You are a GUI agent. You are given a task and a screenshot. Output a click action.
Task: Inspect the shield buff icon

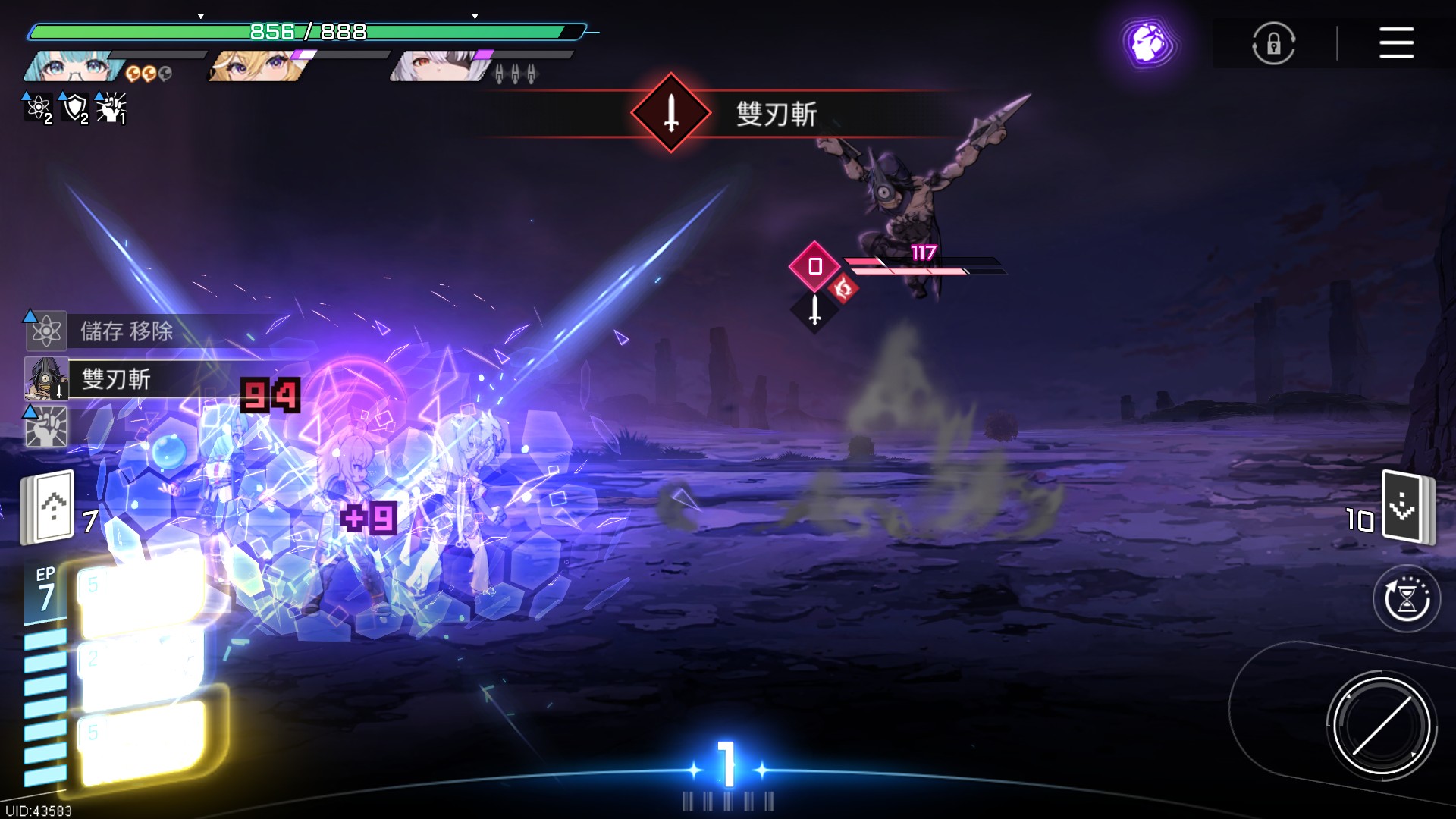click(74, 108)
